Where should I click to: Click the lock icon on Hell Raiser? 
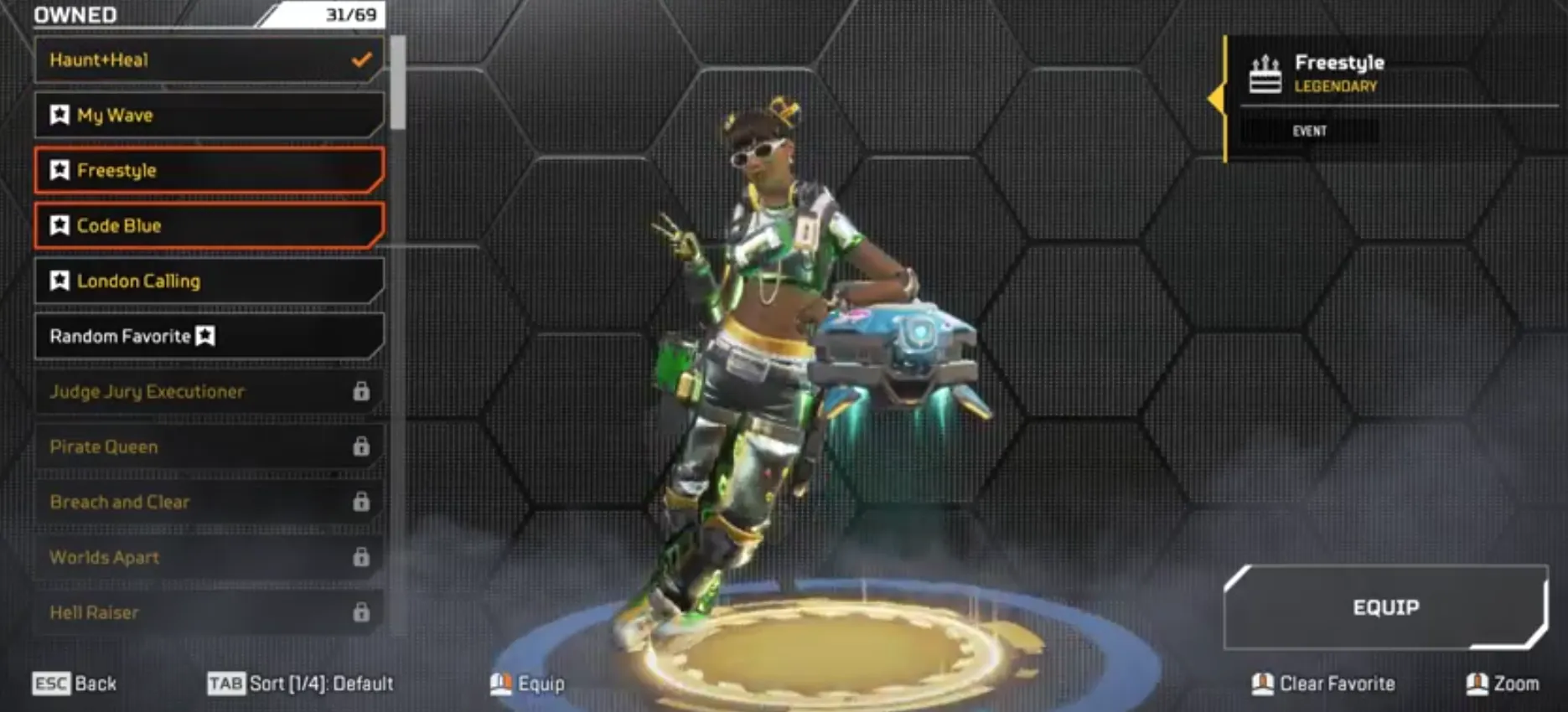click(x=361, y=612)
